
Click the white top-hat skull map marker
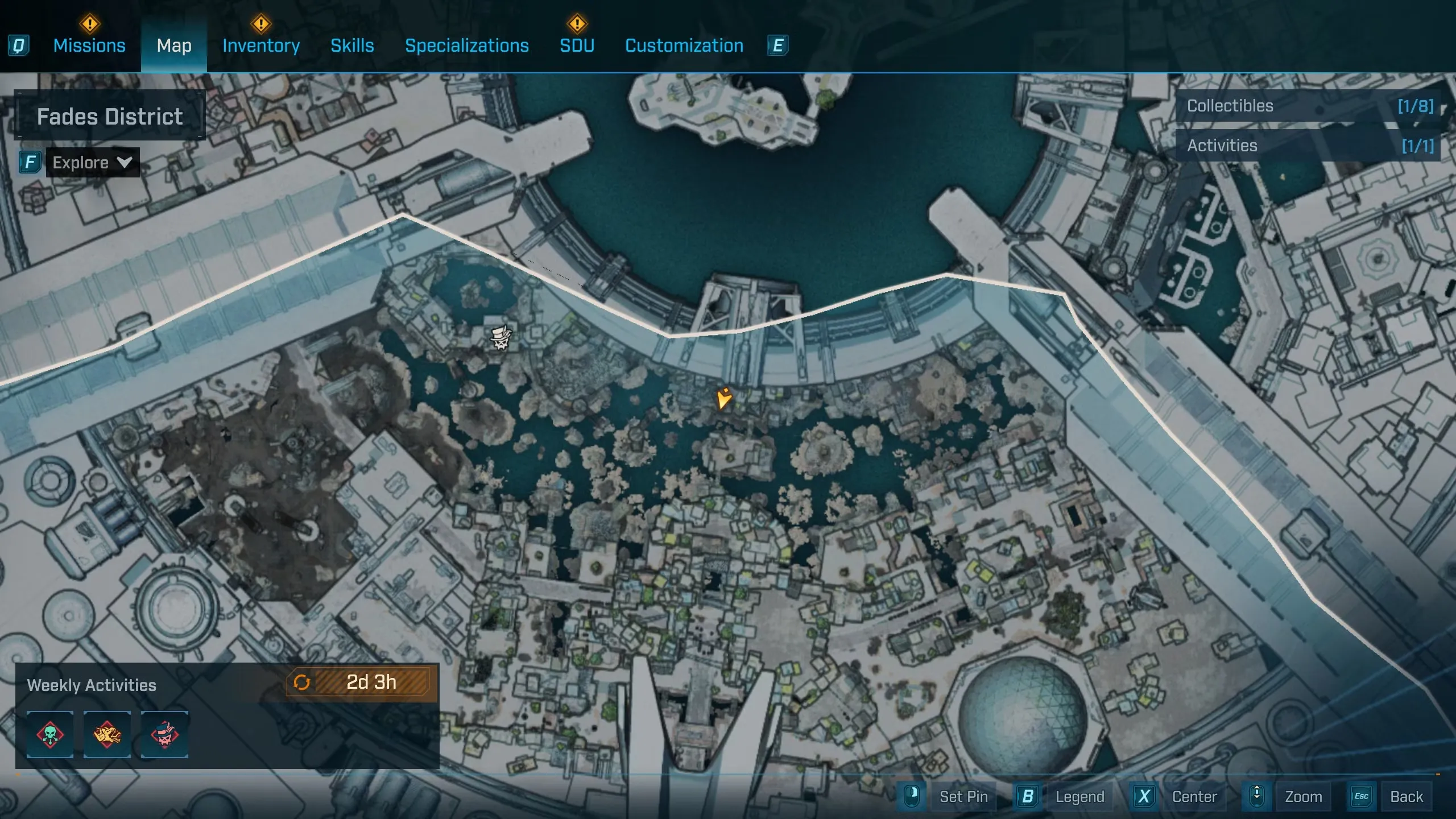click(x=501, y=337)
